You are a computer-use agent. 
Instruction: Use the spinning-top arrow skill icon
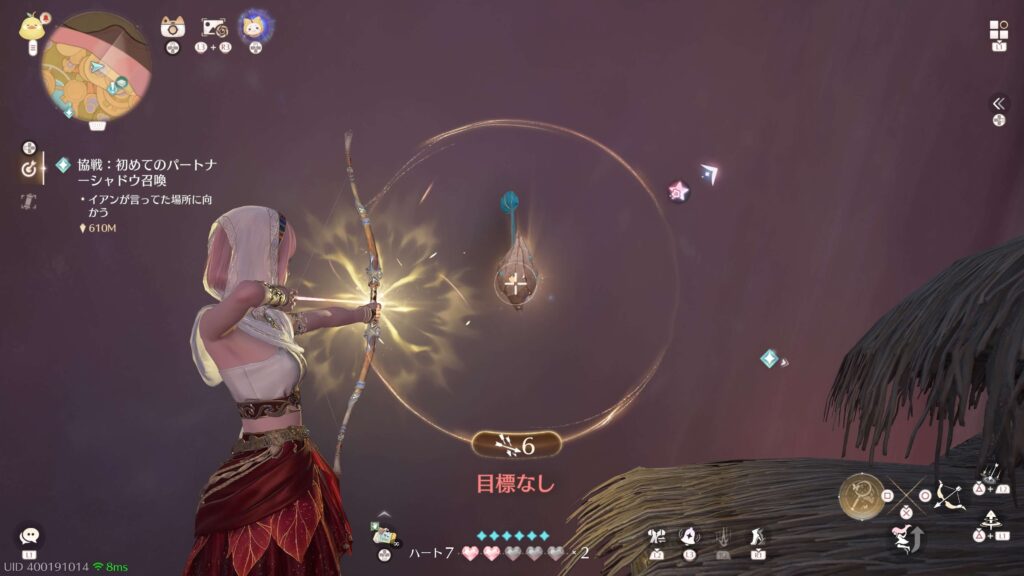(990, 520)
